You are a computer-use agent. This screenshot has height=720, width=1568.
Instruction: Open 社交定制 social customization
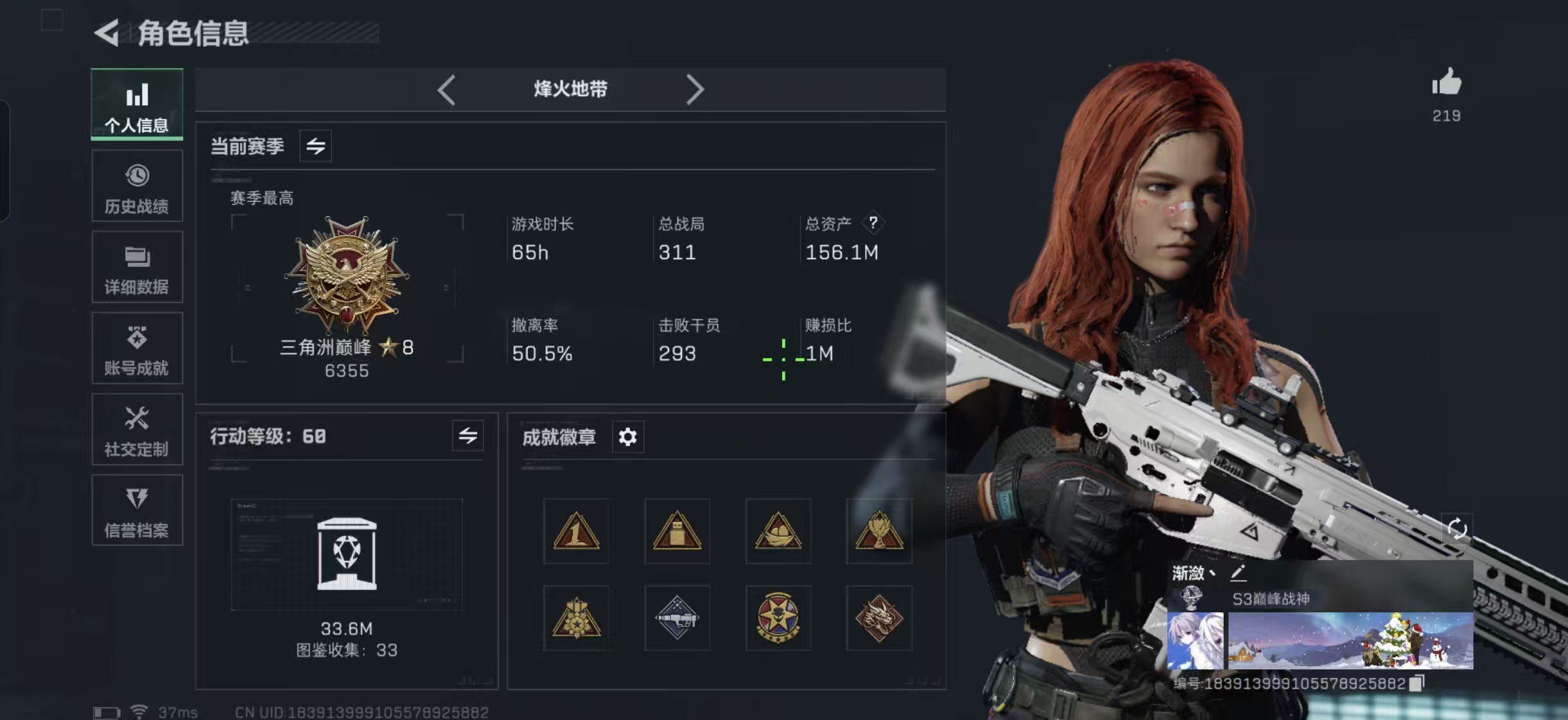click(137, 429)
